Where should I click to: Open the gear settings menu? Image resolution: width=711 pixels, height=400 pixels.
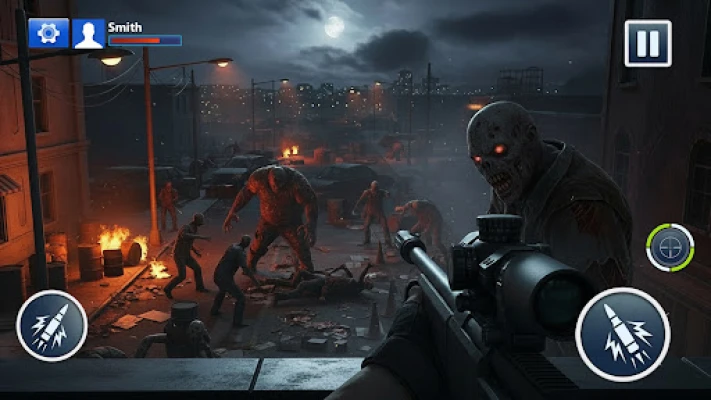coord(49,33)
